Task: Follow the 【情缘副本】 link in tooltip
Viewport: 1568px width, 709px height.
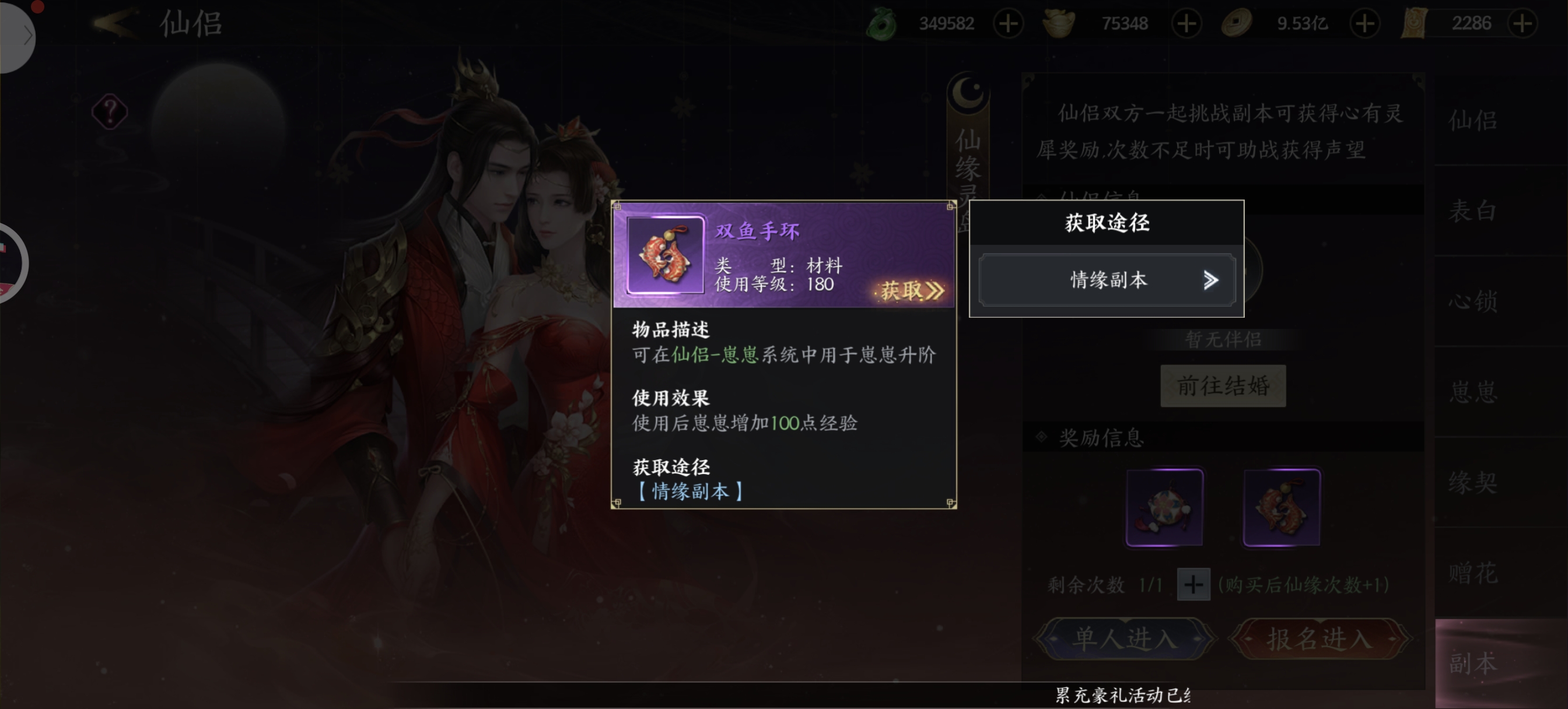Action: coord(689,491)
